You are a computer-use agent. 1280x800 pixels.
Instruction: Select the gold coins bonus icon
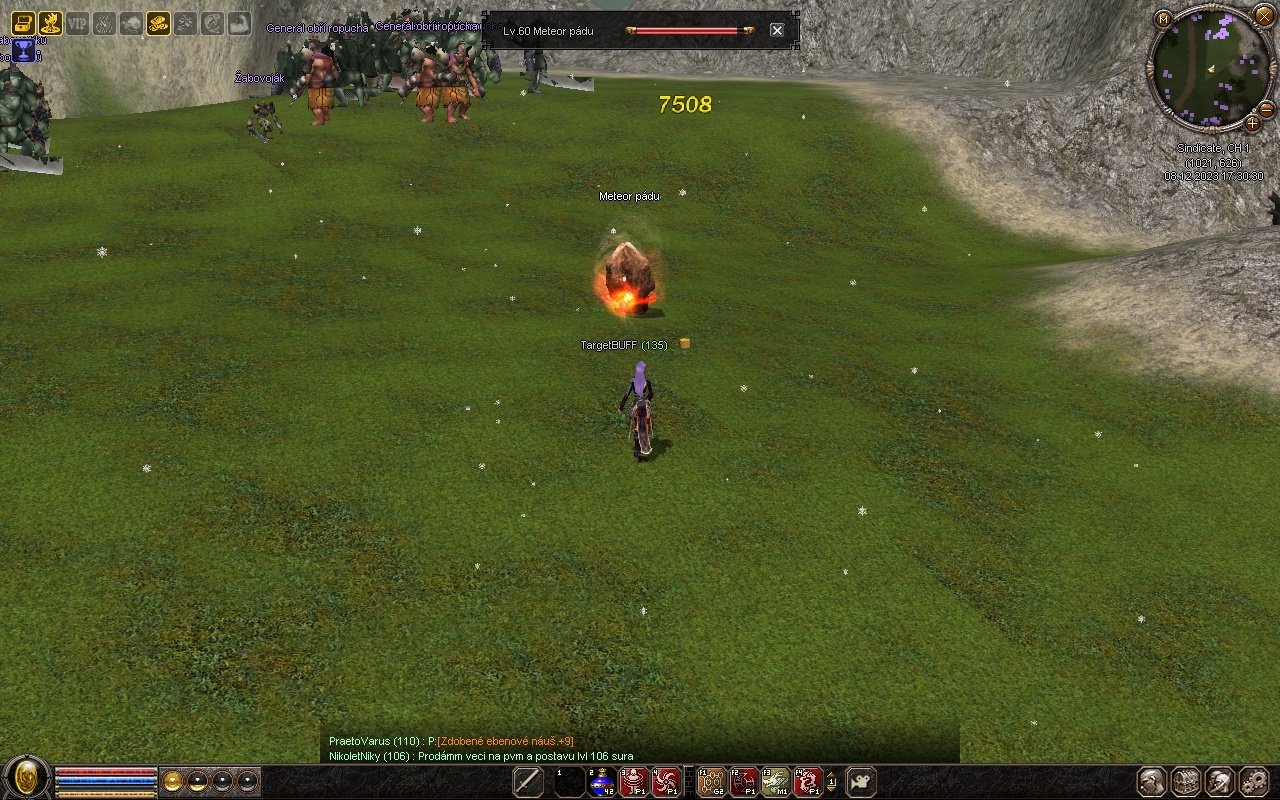[158, 23]
